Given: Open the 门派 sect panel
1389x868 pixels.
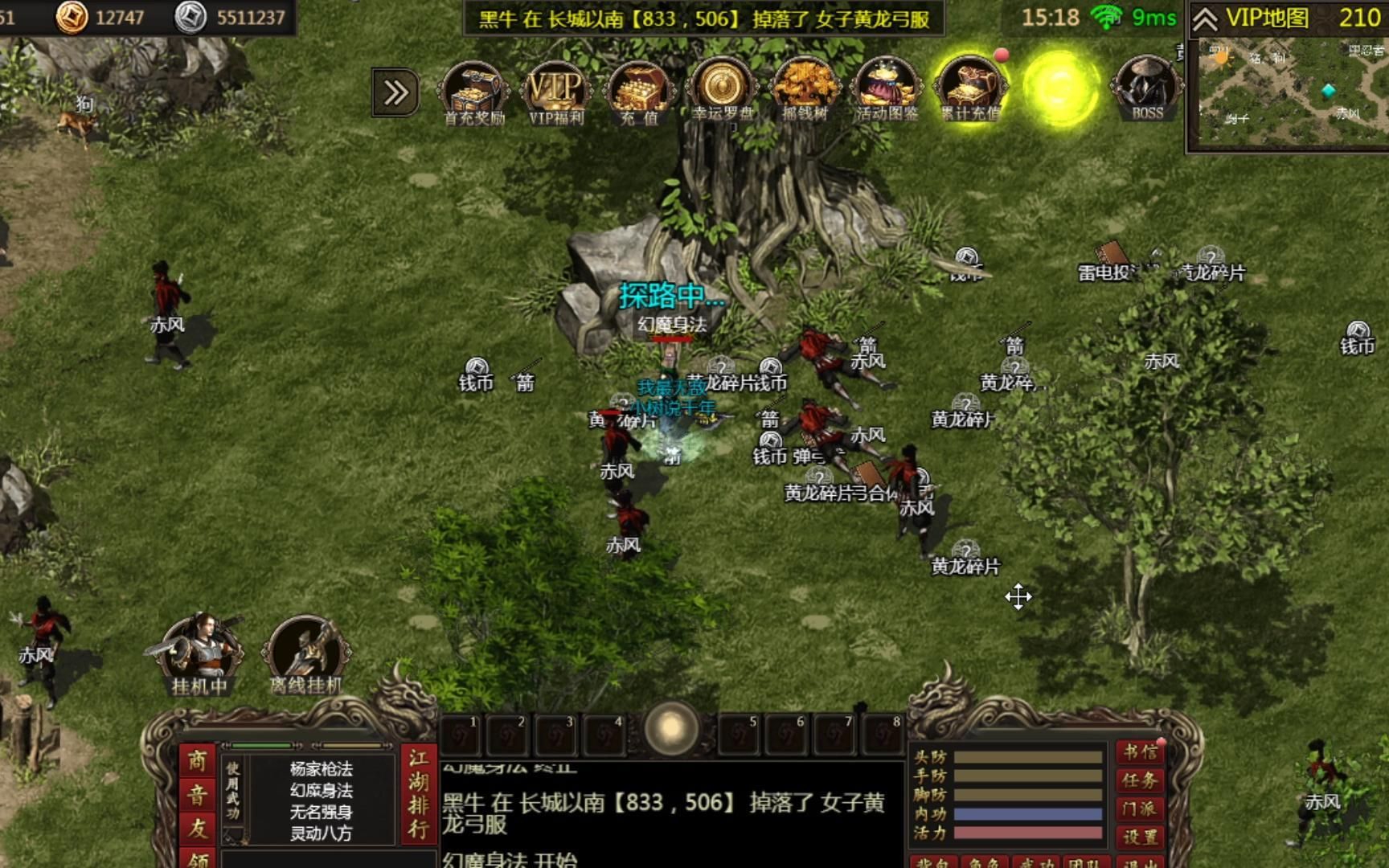Looking at the screenshot, I should 1140,809.
